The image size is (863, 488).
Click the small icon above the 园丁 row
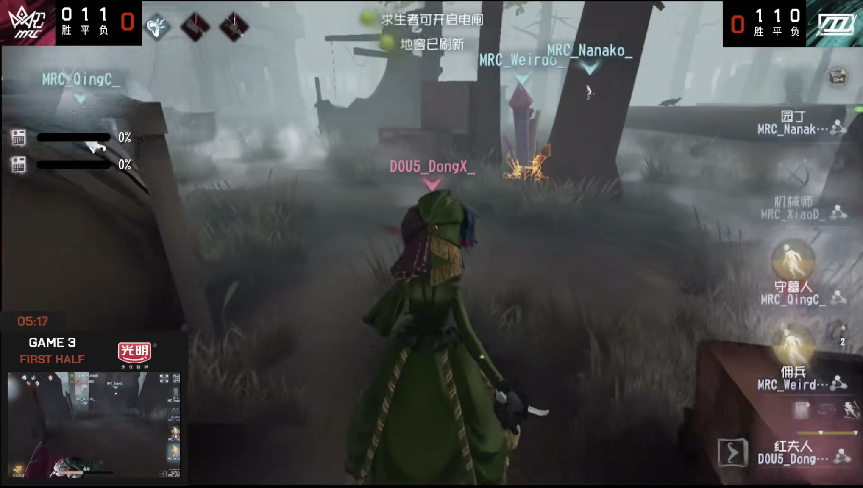click(x=839, y=75)
